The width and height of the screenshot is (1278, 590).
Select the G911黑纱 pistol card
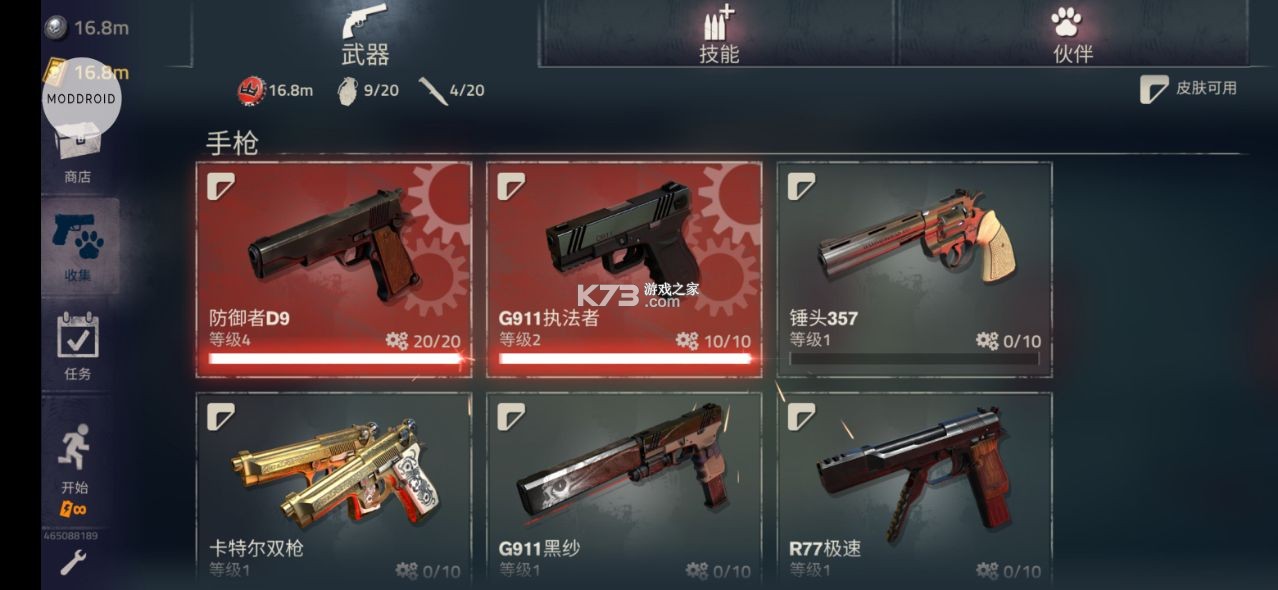click(624, 488)
